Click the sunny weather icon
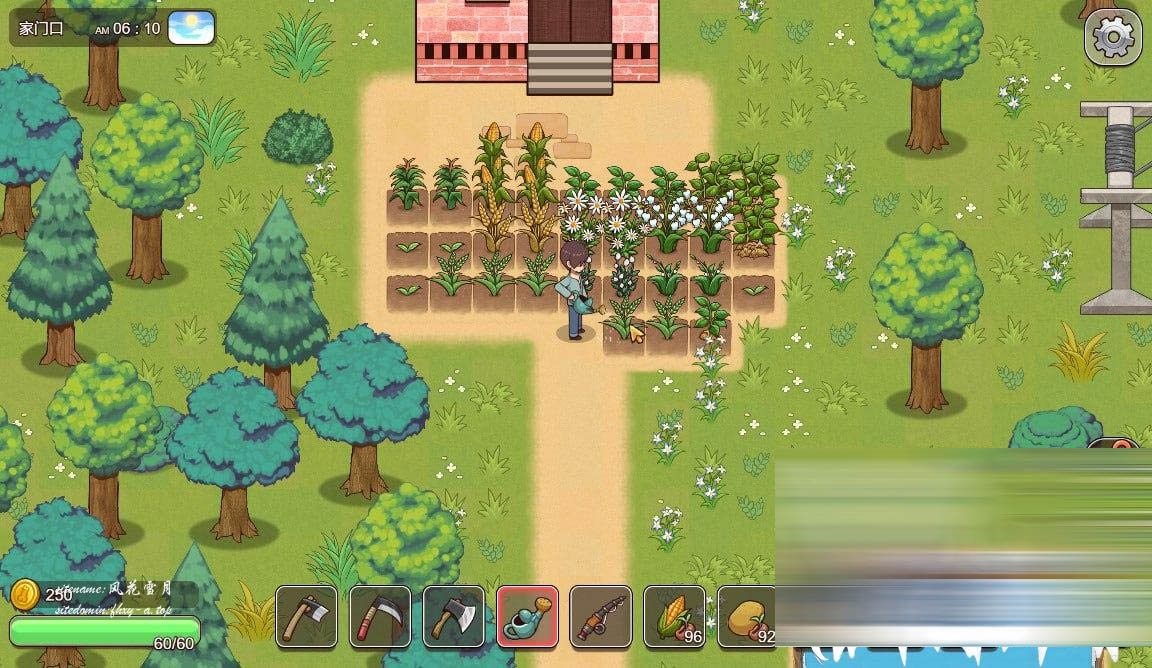 [191, 27]
